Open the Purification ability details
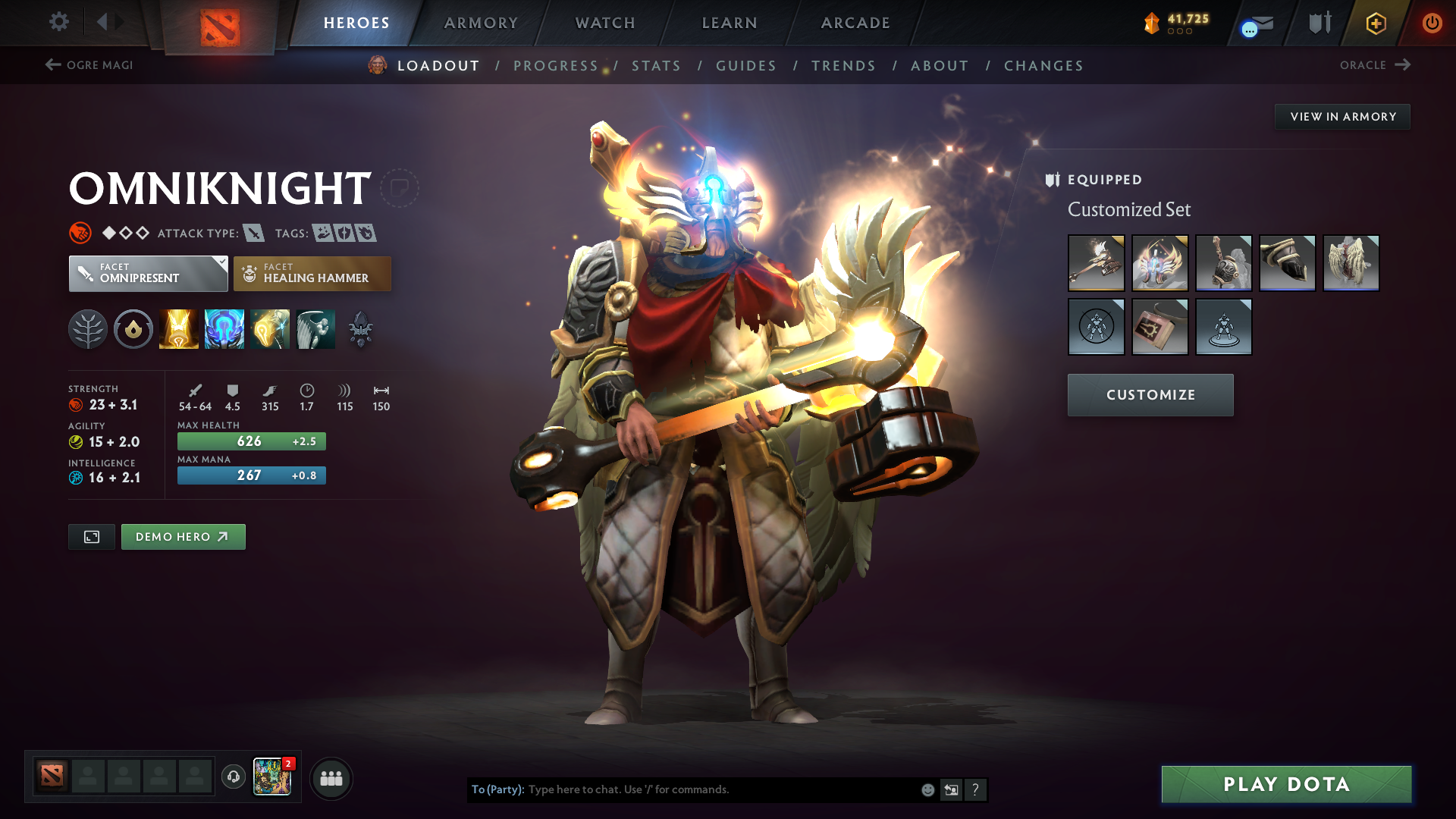 click(x=178, y=328)
